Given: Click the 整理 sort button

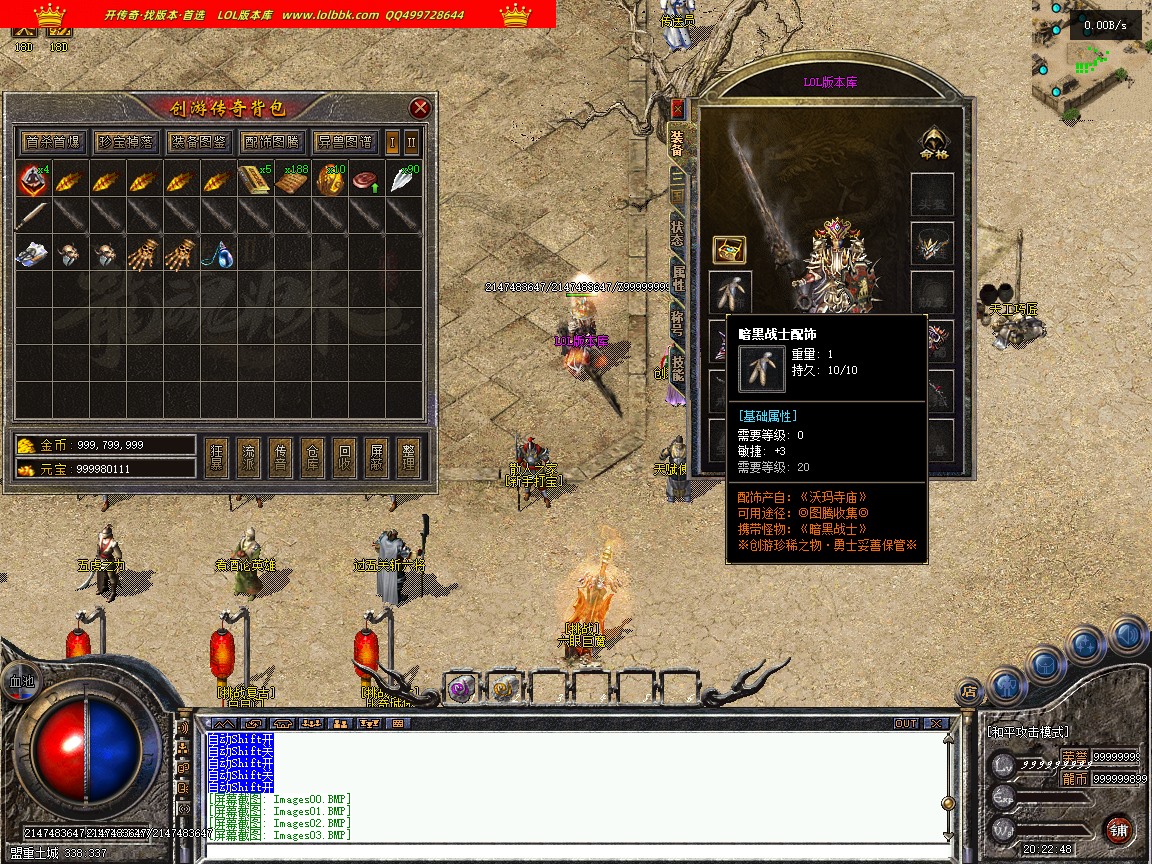Looking at the screenshot, I should tap(408, 458).
